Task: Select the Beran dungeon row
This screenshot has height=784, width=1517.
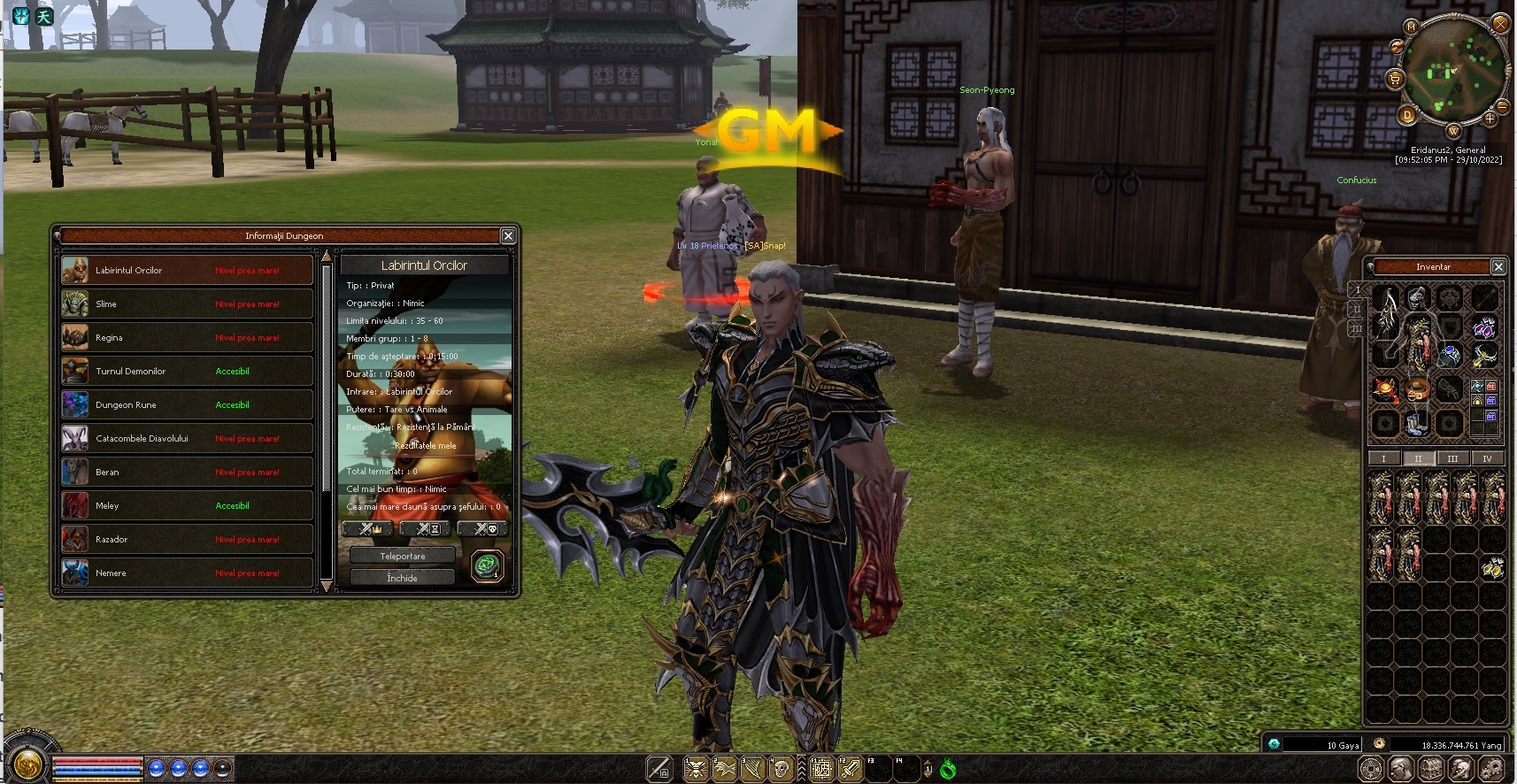Action: (187, 473)
